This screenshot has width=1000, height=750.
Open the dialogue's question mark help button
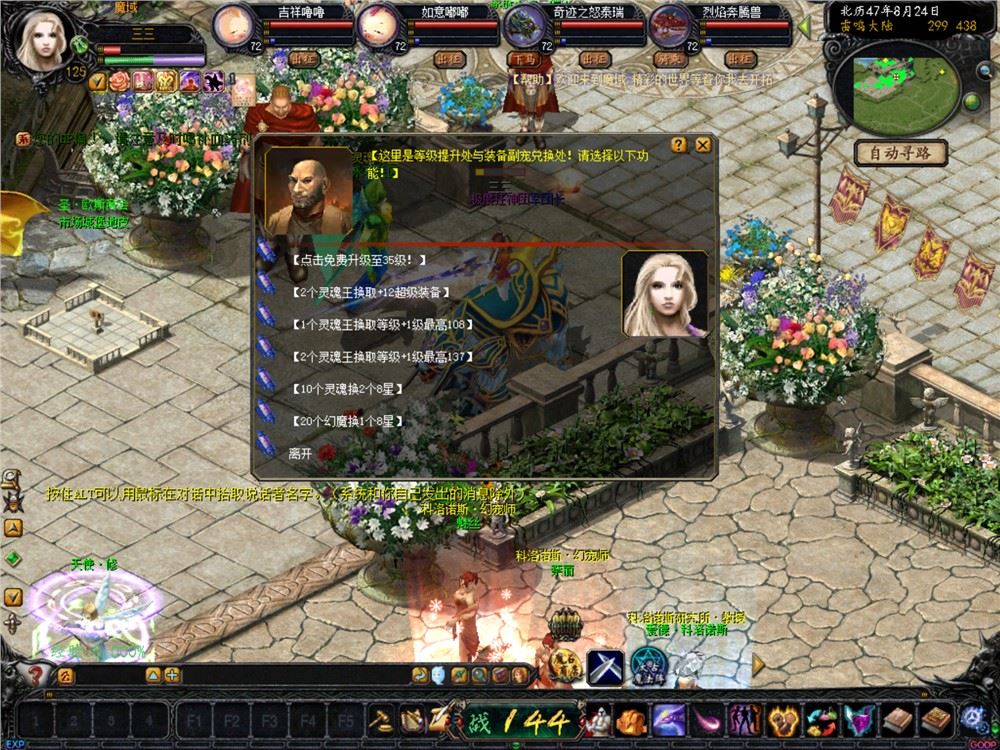click(x=679, y=145)
